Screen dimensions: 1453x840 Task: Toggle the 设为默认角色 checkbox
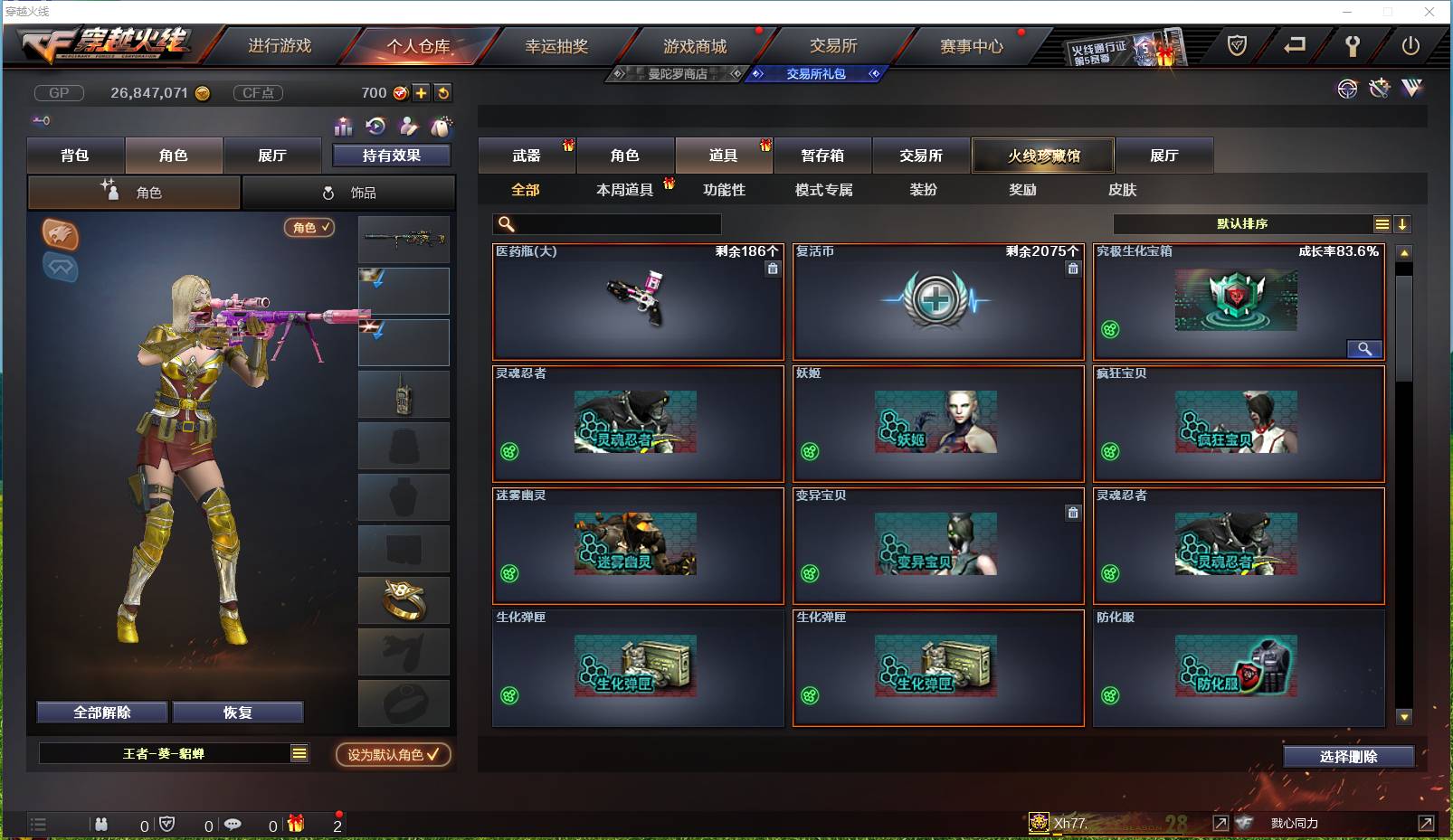tap(393, 756)
